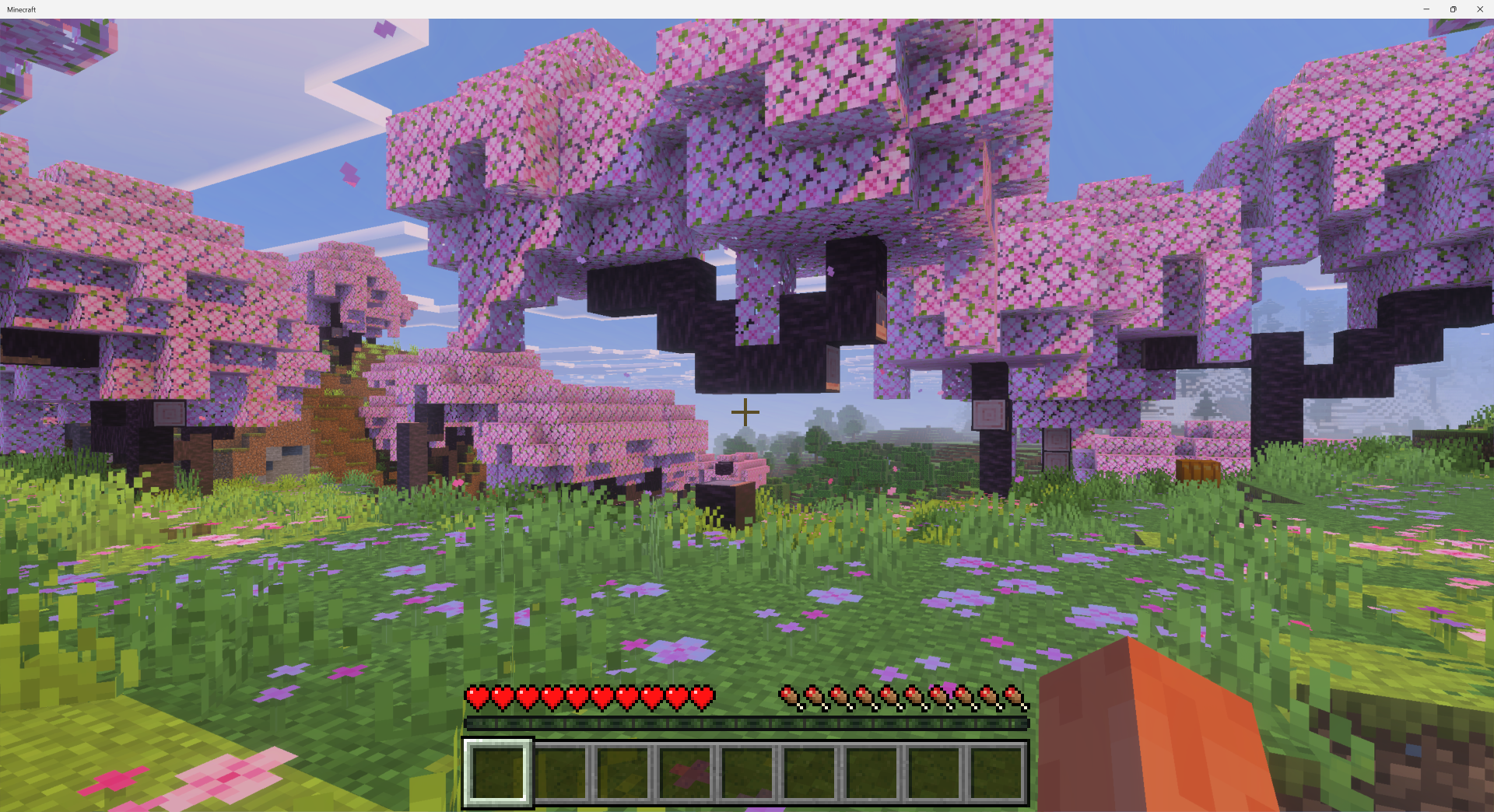Click the leftmost heart in the health bar

tap(476, 698)
